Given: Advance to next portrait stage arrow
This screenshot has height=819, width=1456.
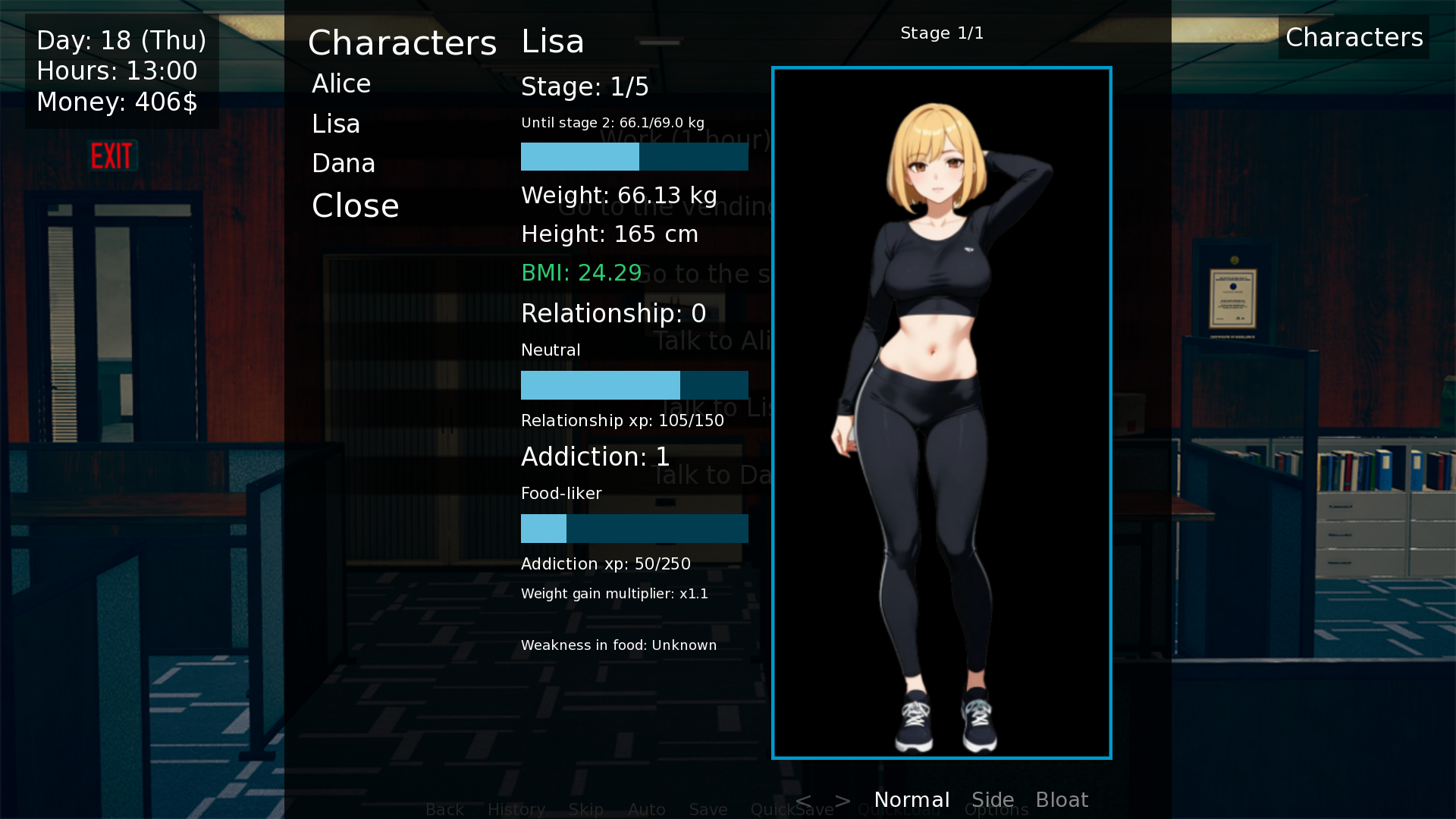Looking at the screenshot, I should tap(843, 800).
